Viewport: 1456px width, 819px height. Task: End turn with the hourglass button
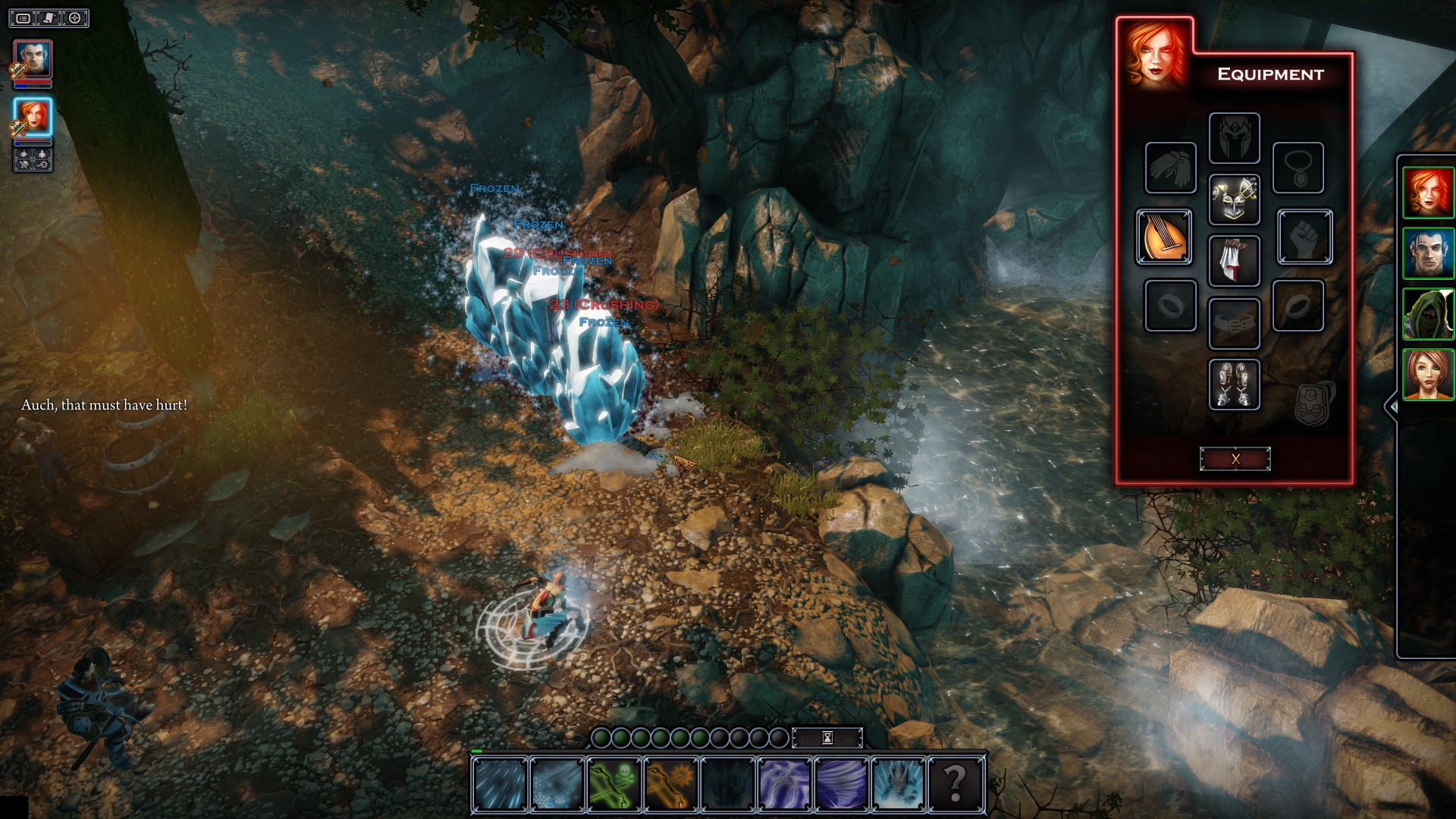[x=827, y=738]
